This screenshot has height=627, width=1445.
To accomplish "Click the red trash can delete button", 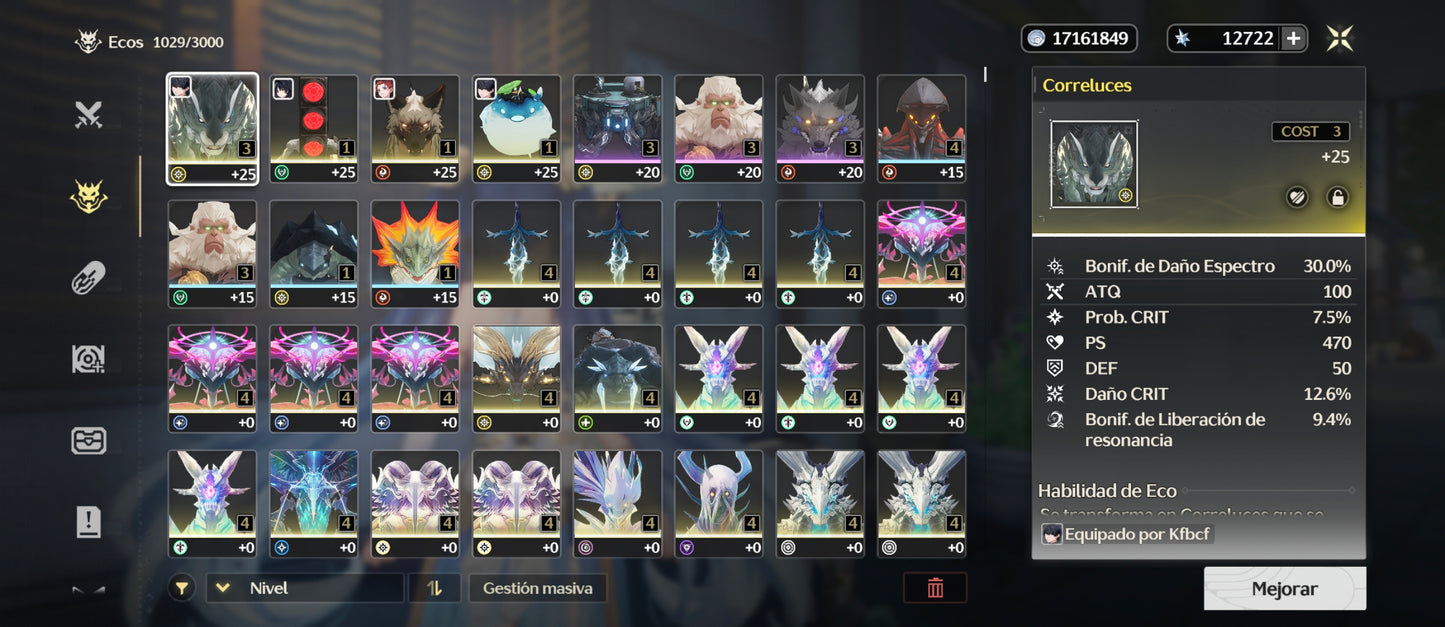I will point(935,588).
